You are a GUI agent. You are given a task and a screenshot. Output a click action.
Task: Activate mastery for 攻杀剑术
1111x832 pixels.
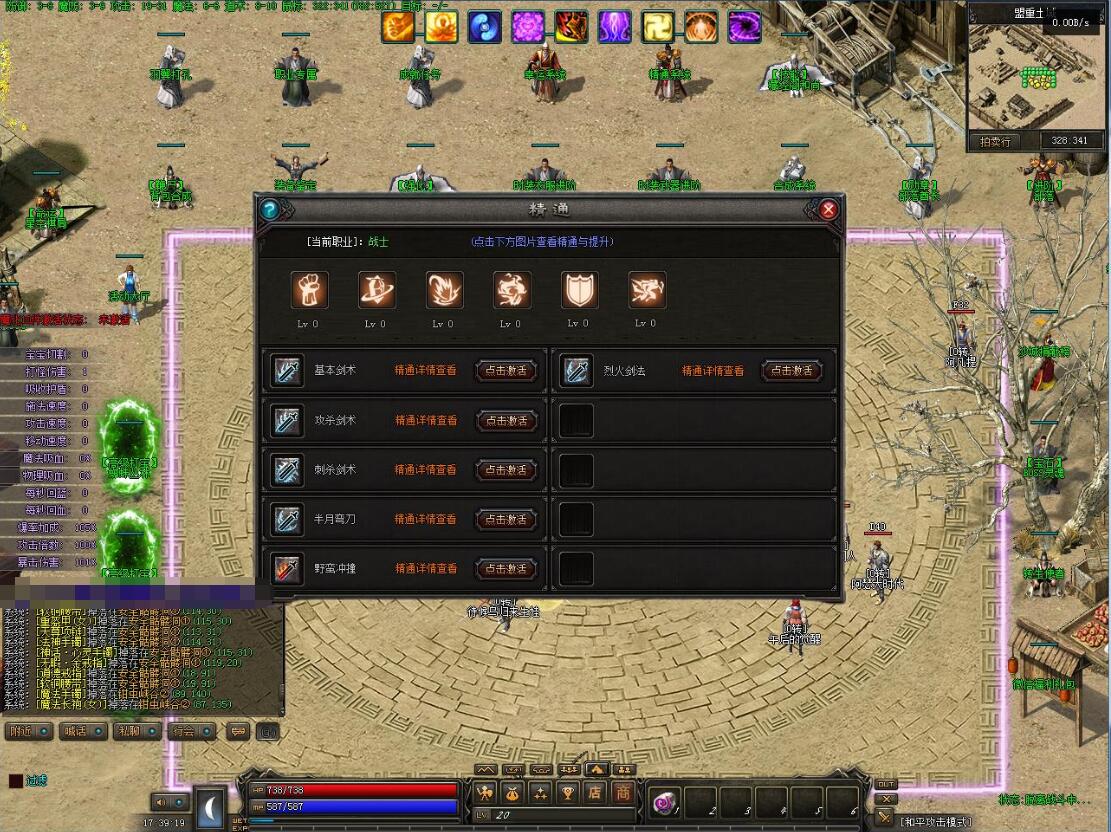coord(506,421)
